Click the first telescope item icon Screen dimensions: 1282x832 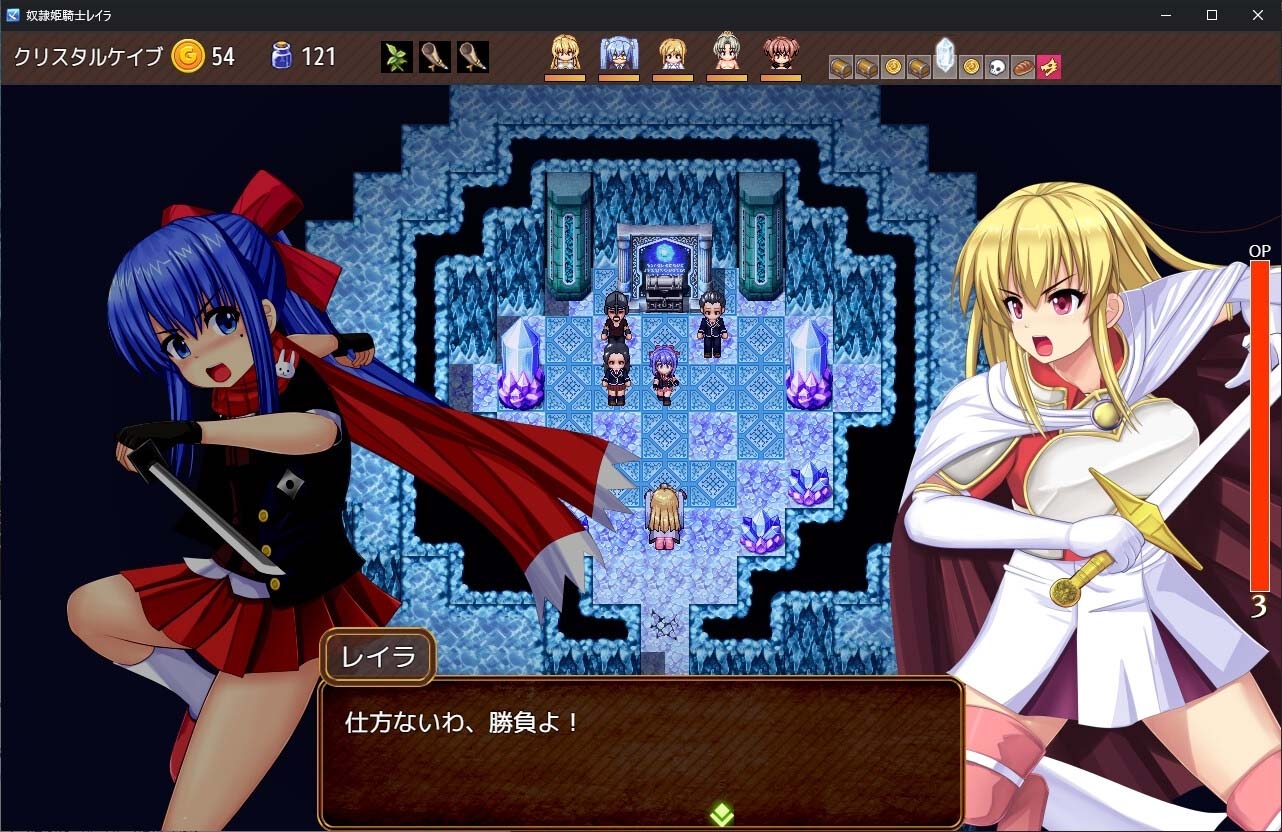[433, 57]
